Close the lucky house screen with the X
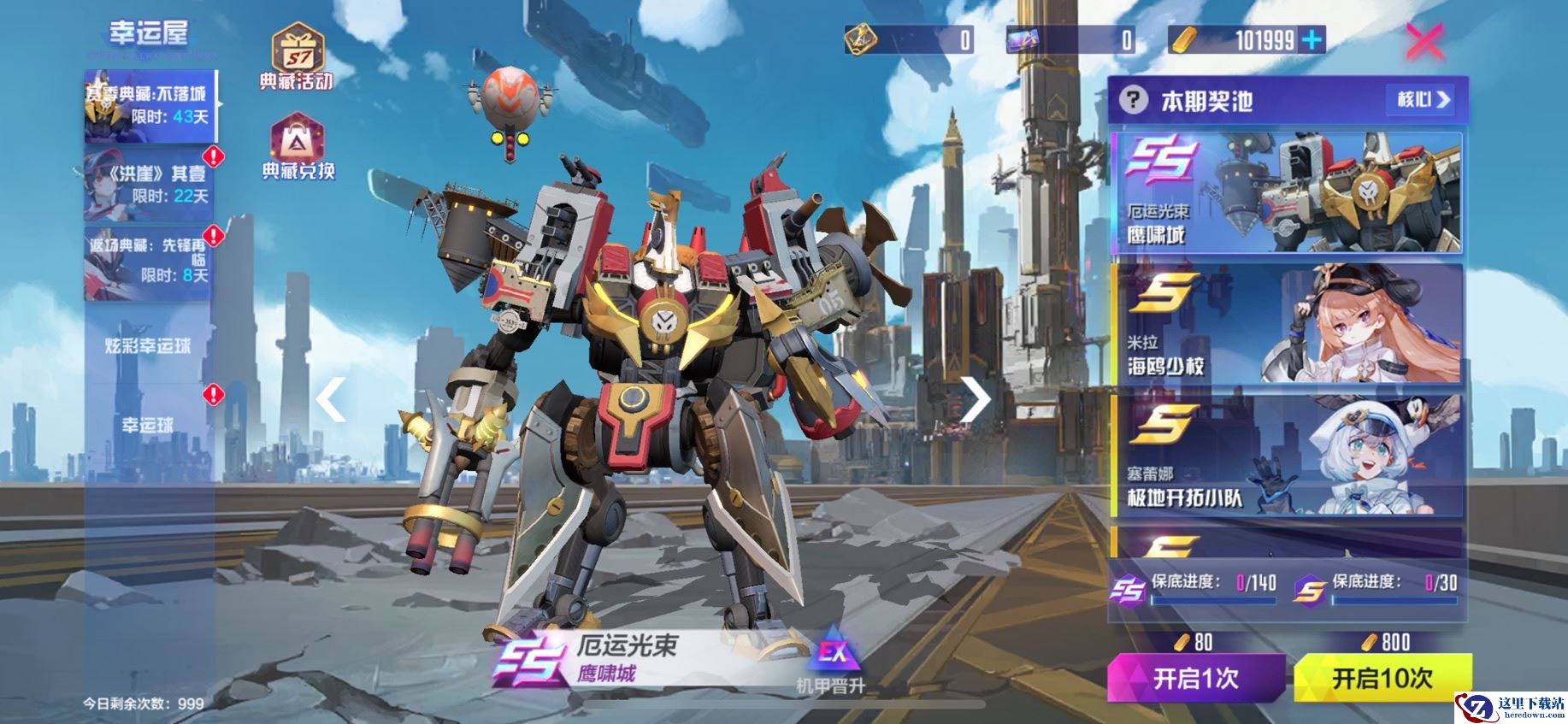The image size is (1568, 724). pos(1424,40)
